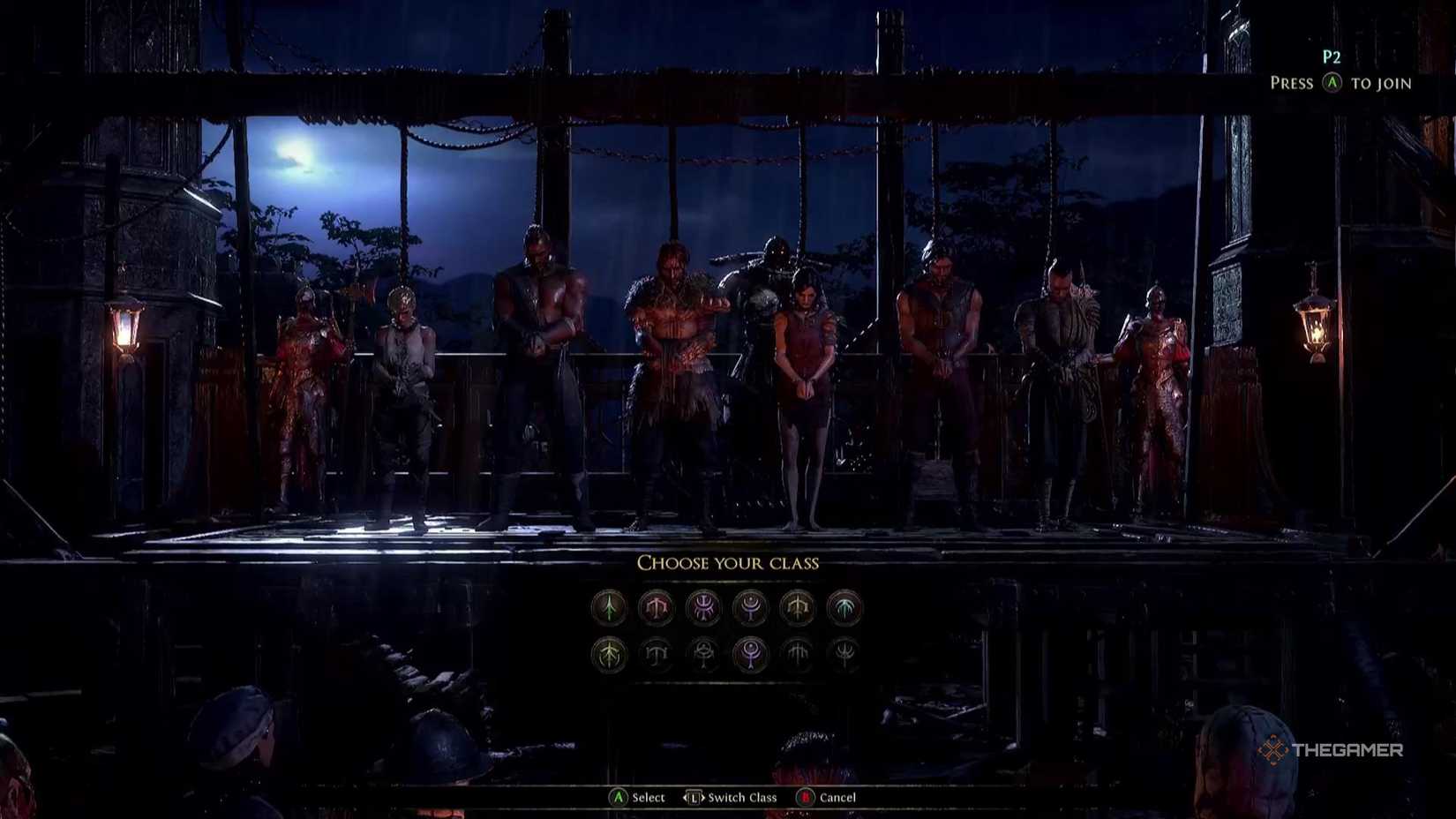Image resolution: width=1456 pixels, height=819 pixels.
Task: Go to the previous class with the left chevron
Action: coord(686,797)
